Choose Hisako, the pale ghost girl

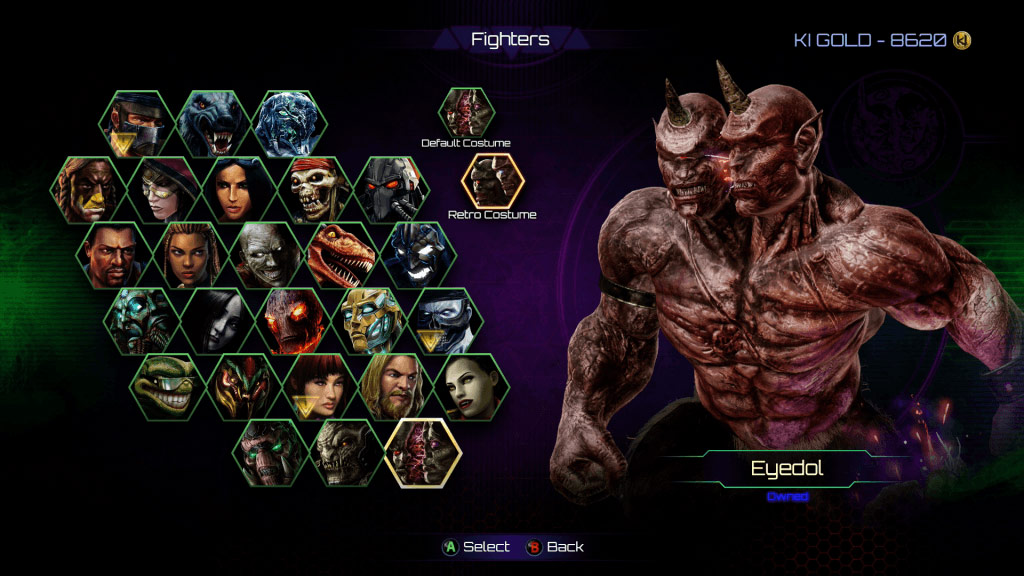click(217, 321)
